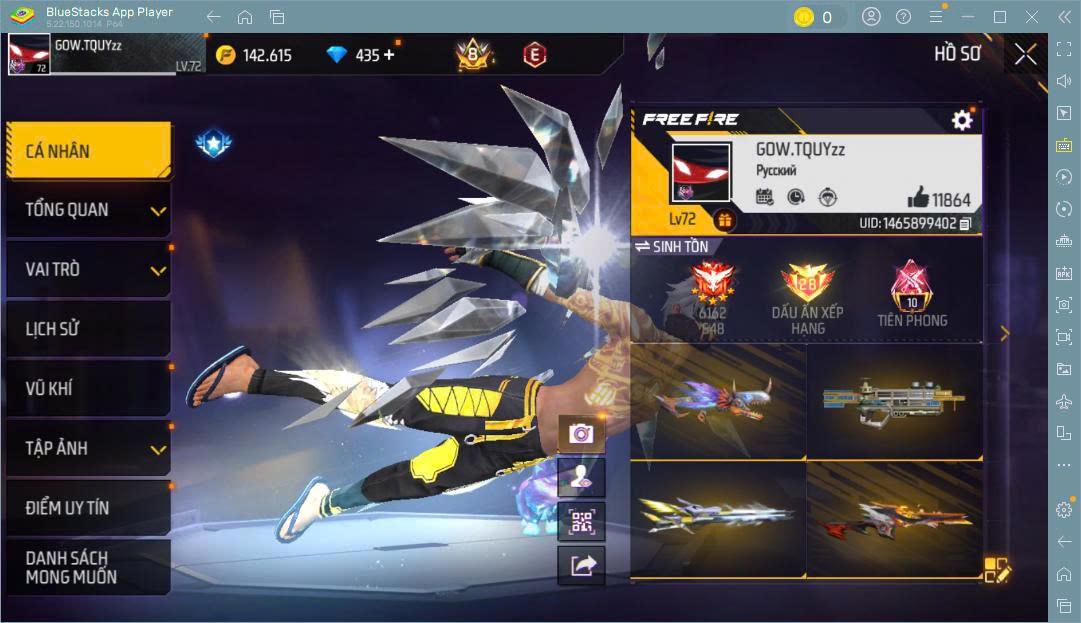View the Điểm Uy Tín tab
The height and width of the screenshot is (623, 1081).
(x=88, y=507)
